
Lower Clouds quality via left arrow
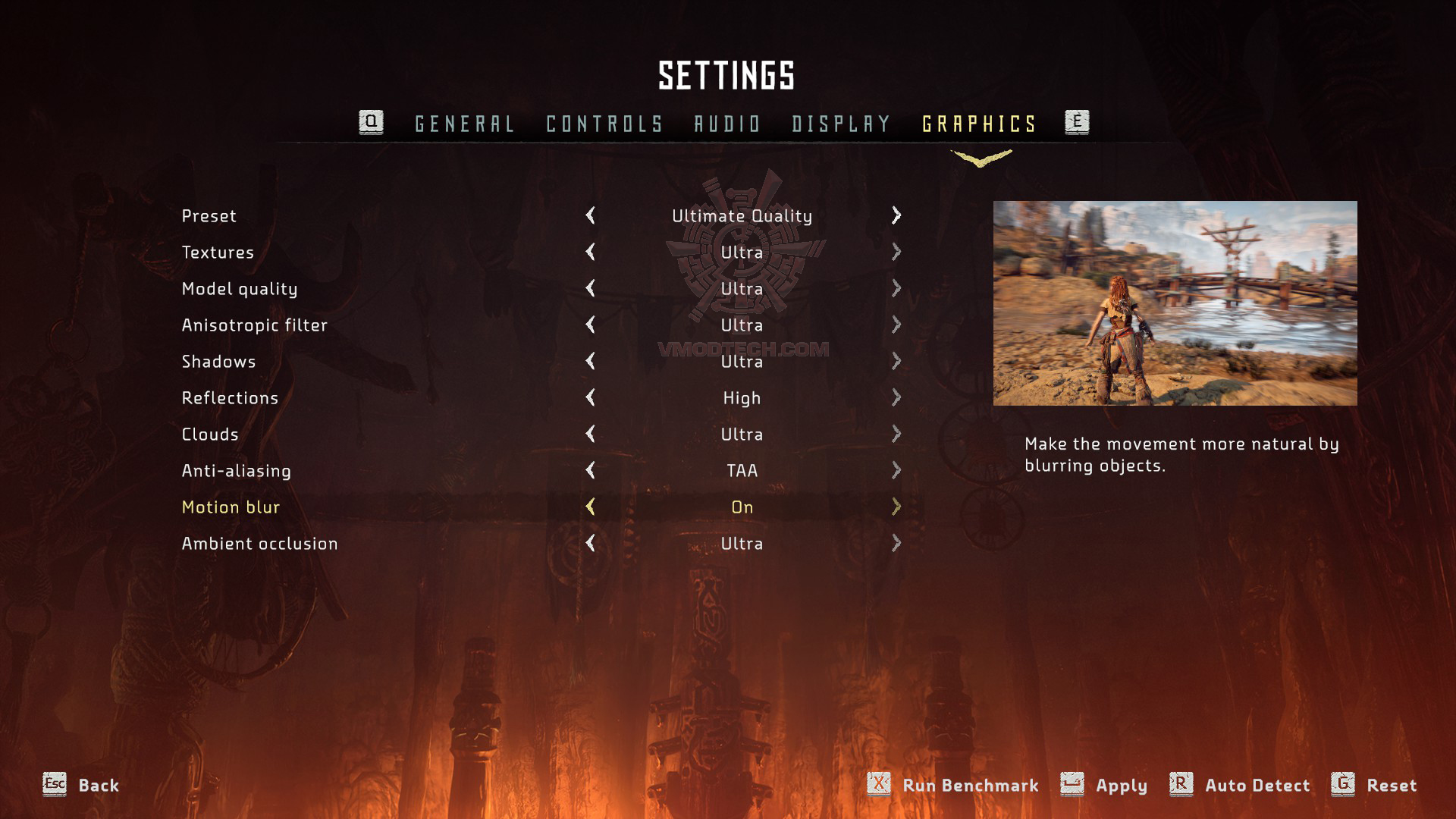click(x=590, y=434)
